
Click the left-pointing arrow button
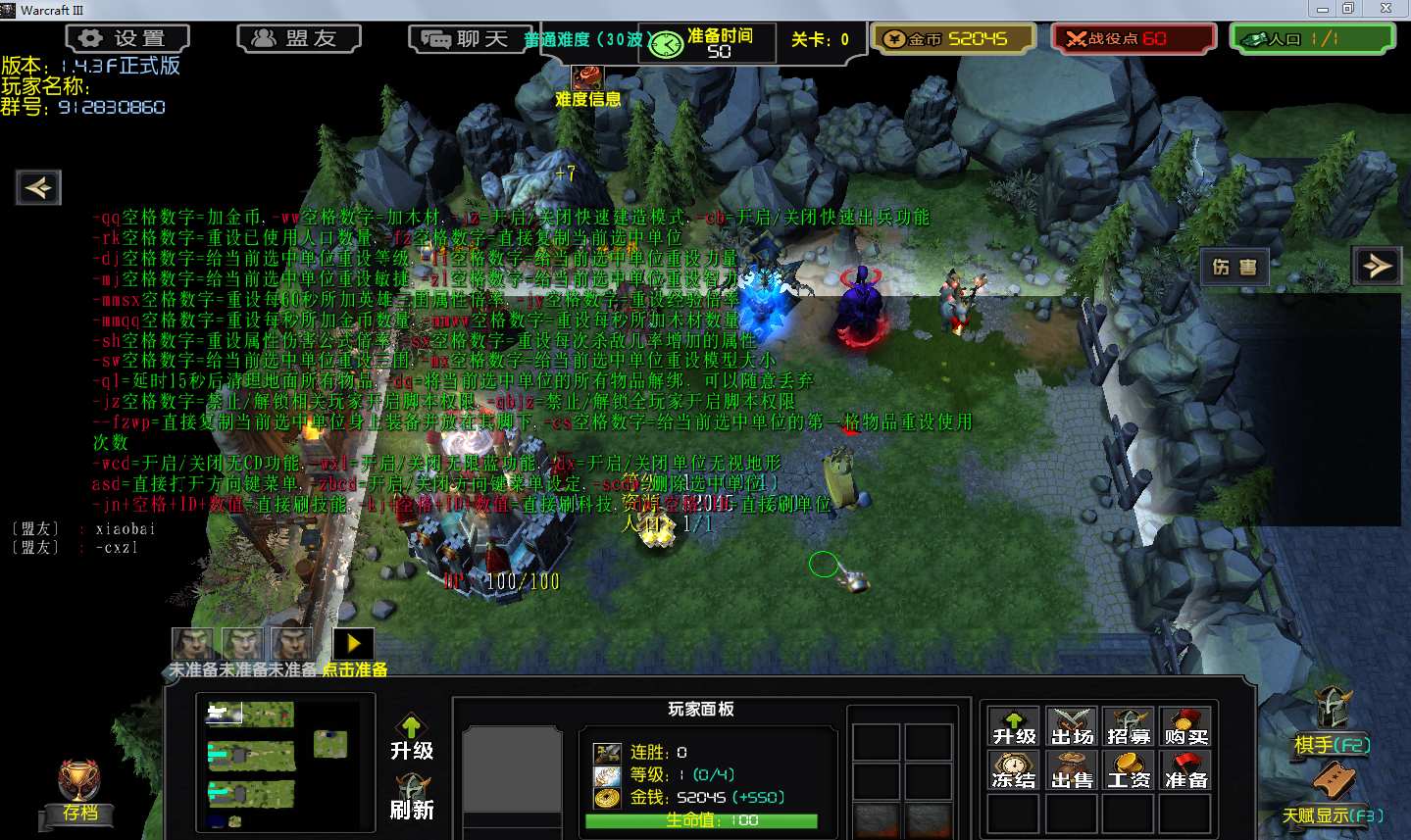point(38,187)
